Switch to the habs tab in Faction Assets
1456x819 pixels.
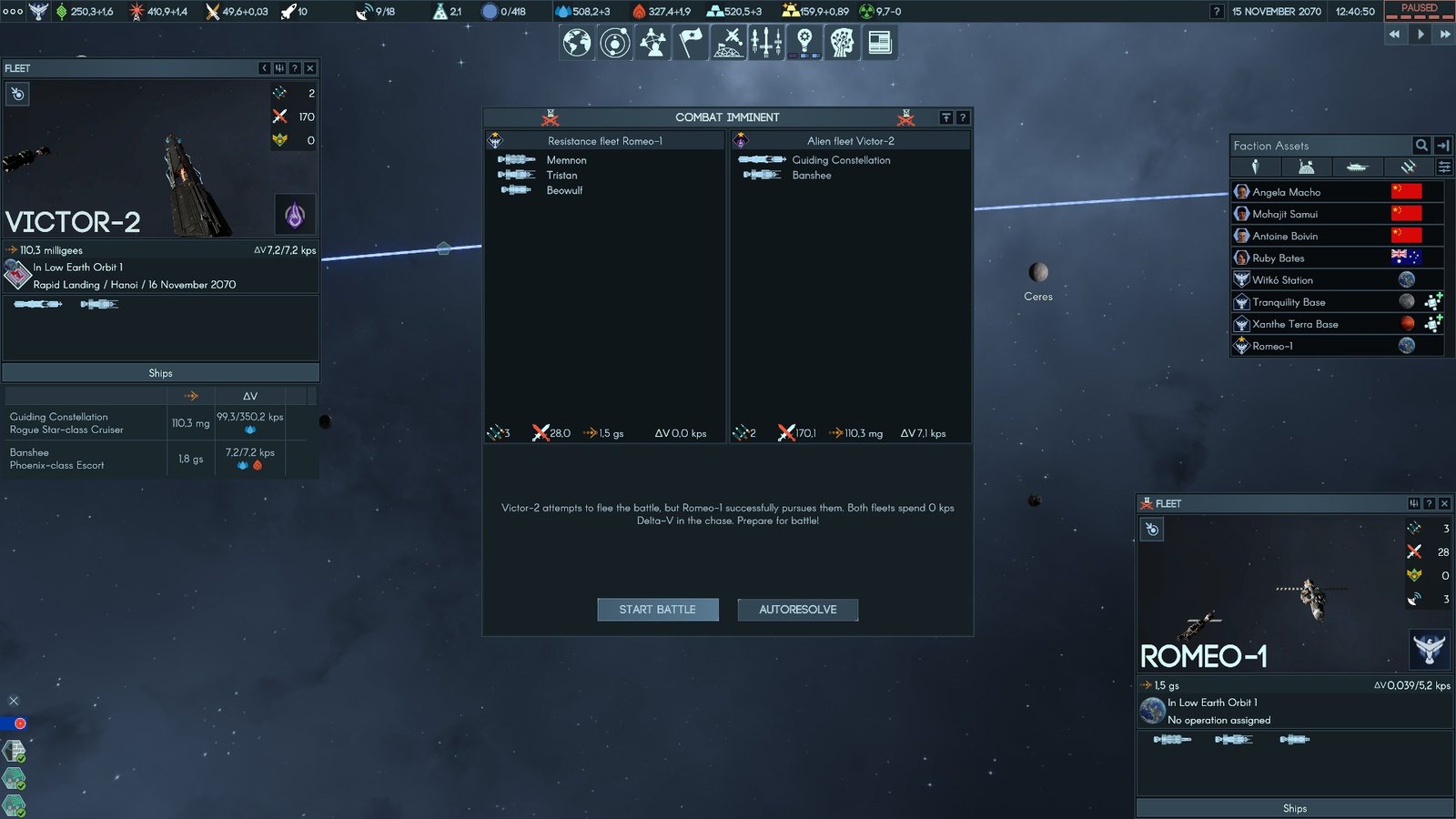[x=1306, y=167]
